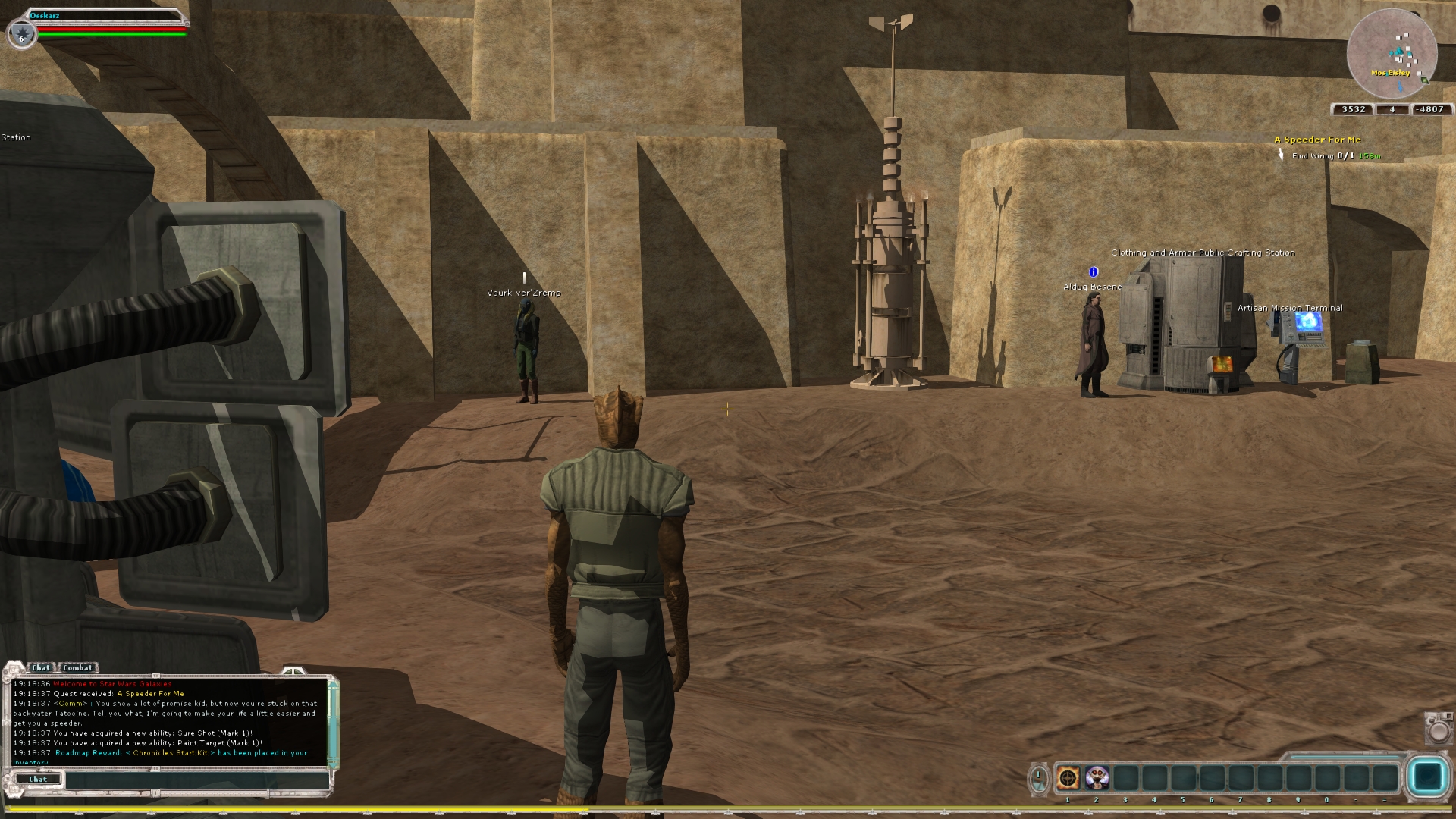
Task: Select the 'A Speeder For Me' quest tracker
Action: 1317,140
